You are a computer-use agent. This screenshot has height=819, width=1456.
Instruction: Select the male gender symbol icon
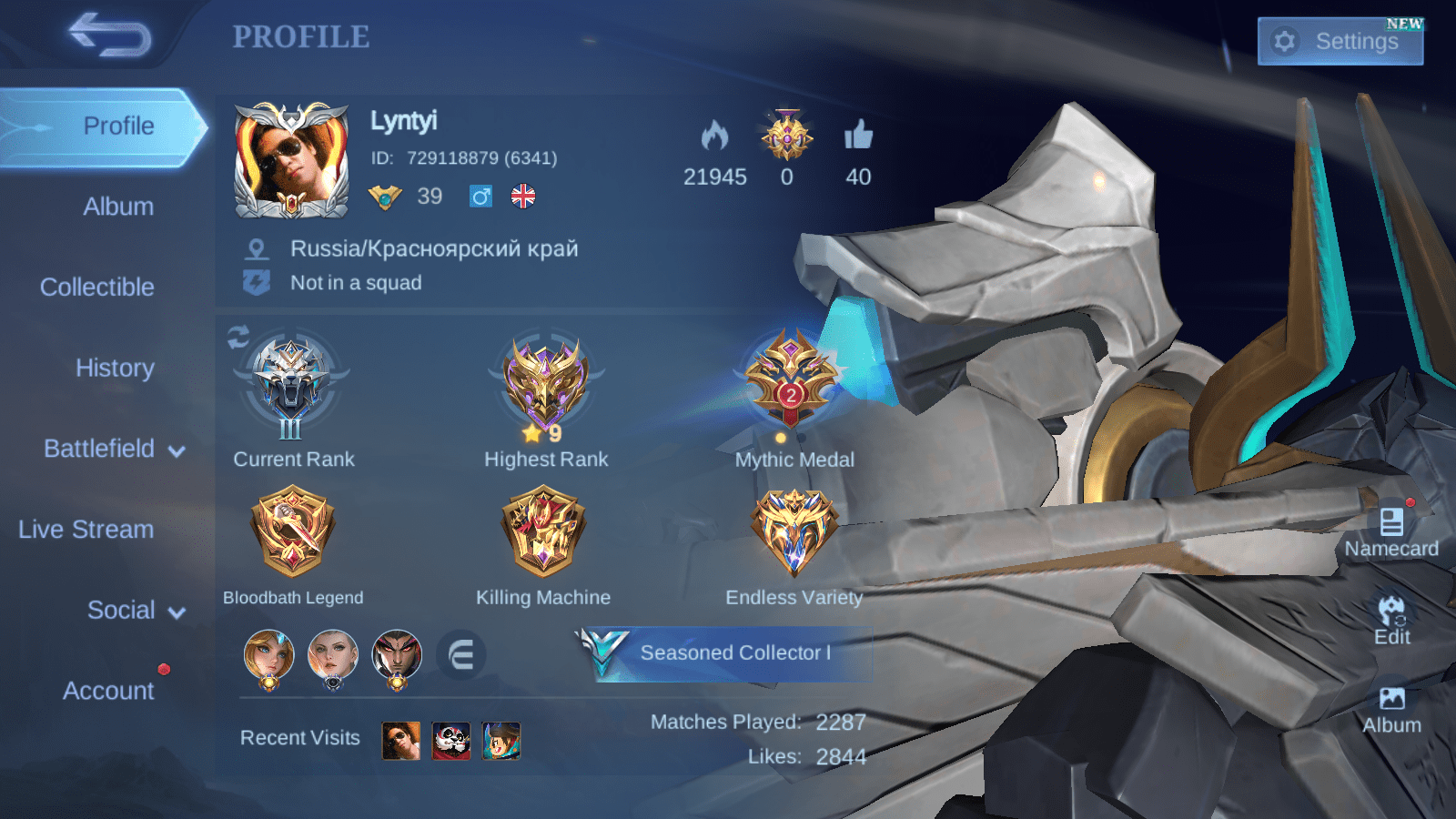[x=480, y=196]
